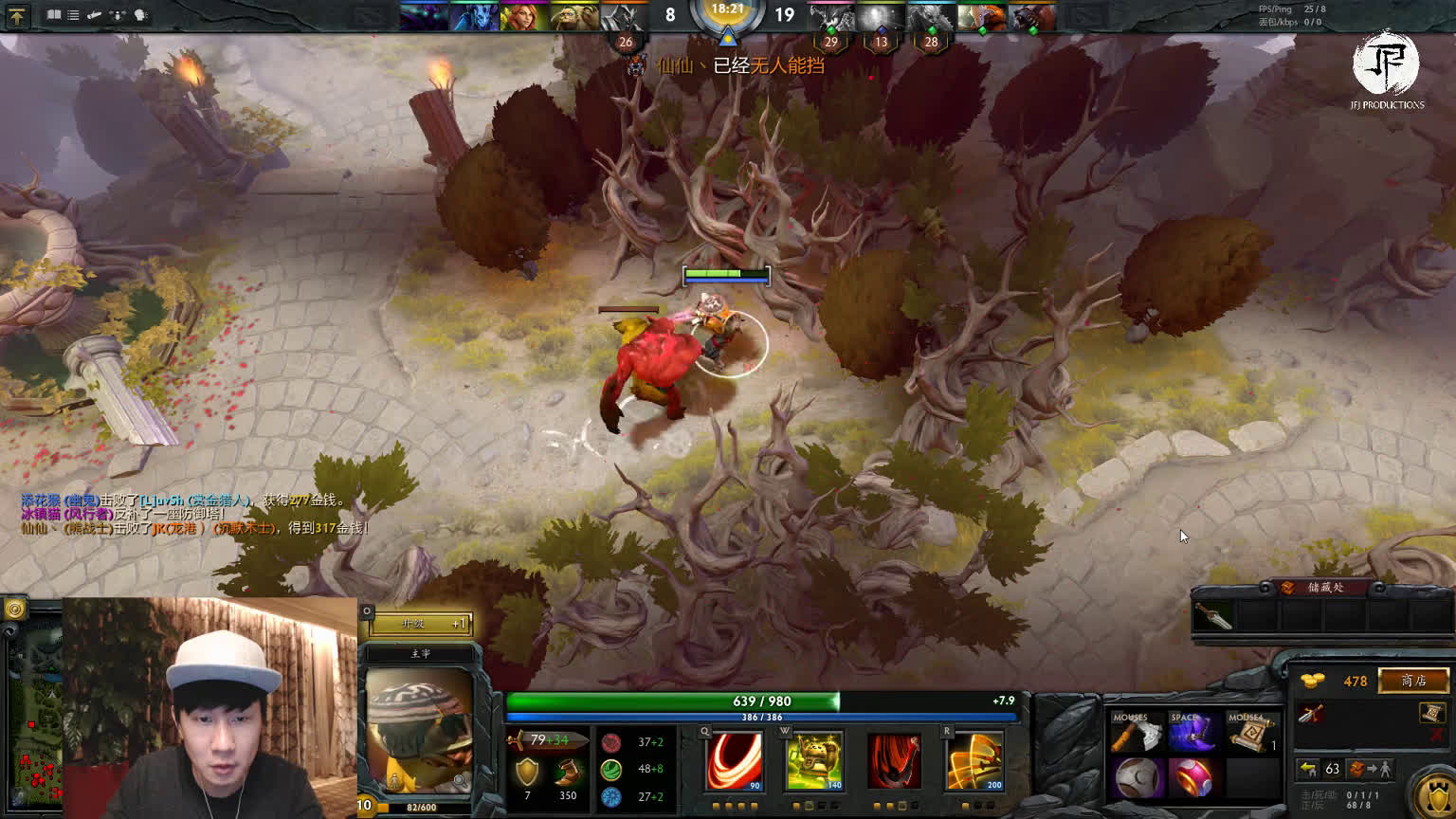The image size is (1456, 819).
Task: Activate the purple boots item
Action: pyautogui.click(x=1192, y=735)
